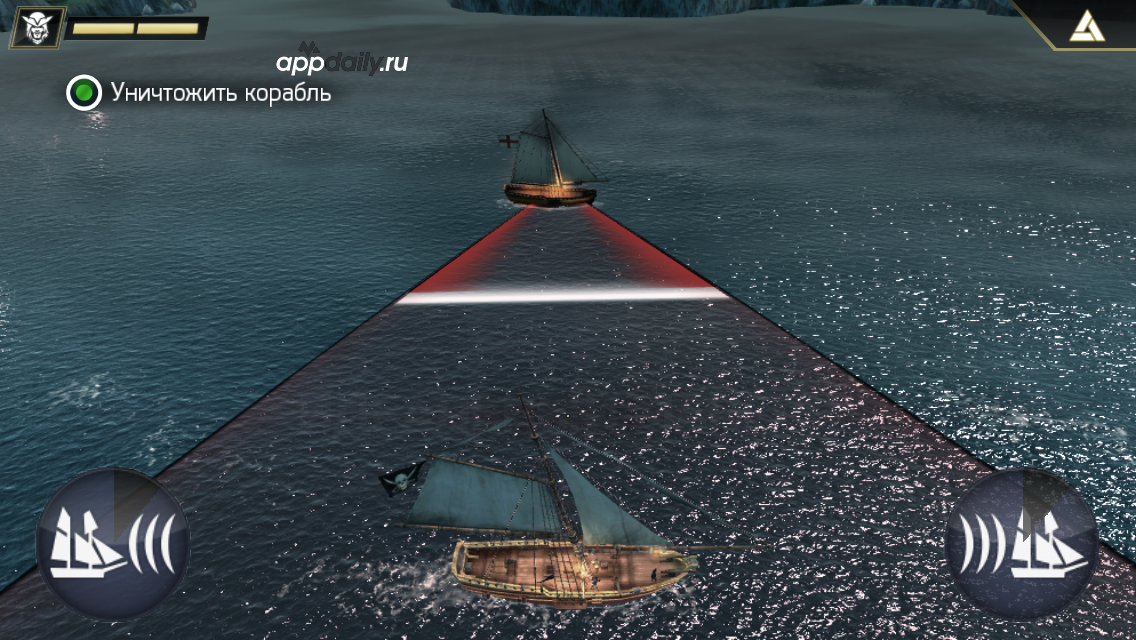The image size is (1136, 640).
Task: Fire the right broadside cannons
Action: click(1022, 545)
